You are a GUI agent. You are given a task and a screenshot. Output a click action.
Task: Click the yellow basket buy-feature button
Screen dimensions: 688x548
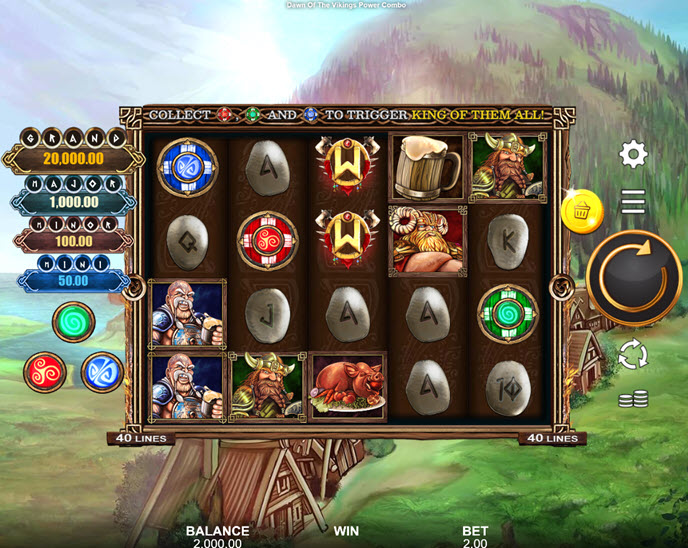pyautogui.click(x=581, y=212)
